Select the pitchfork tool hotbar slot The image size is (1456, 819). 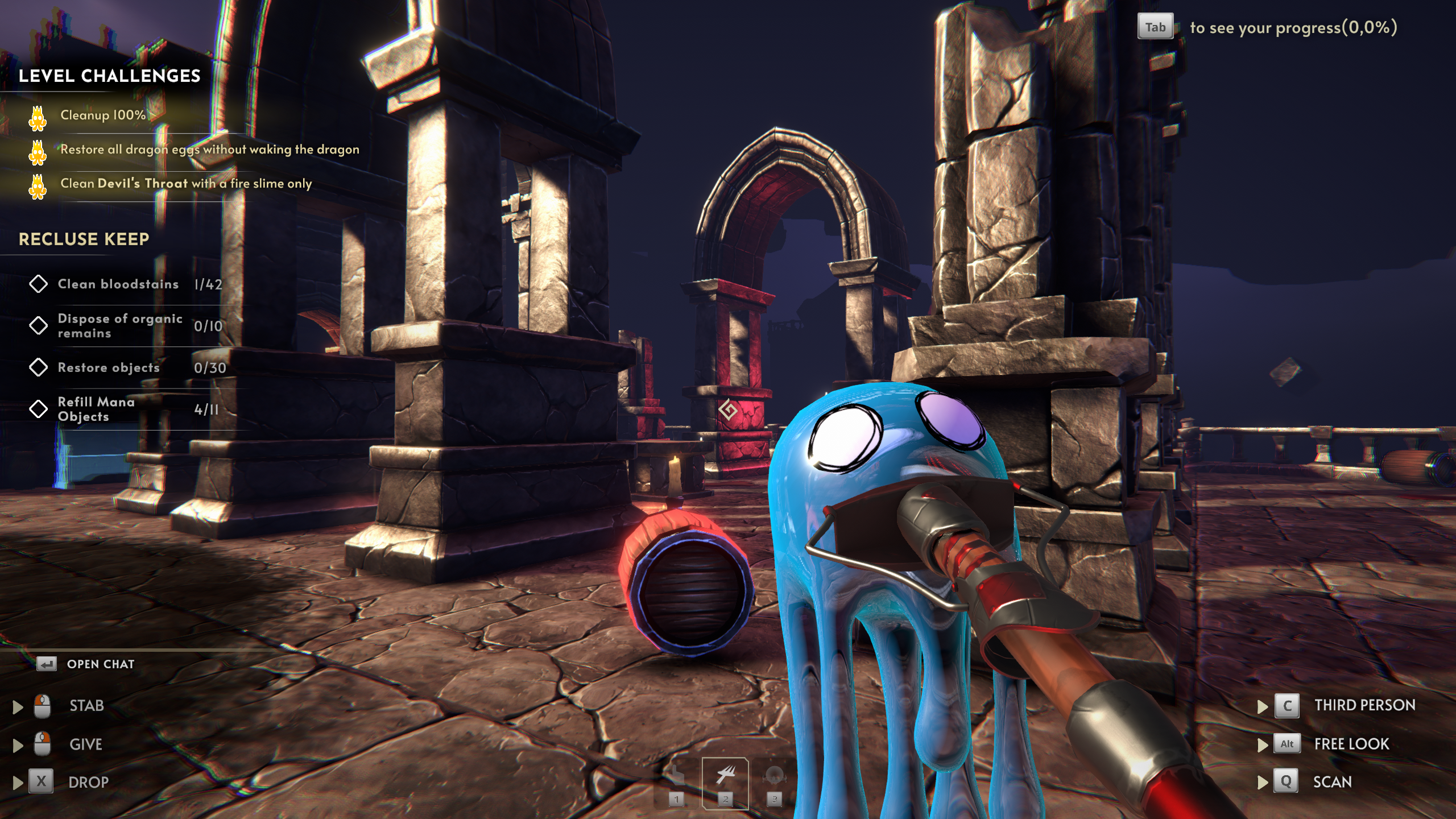click(725, 783)
